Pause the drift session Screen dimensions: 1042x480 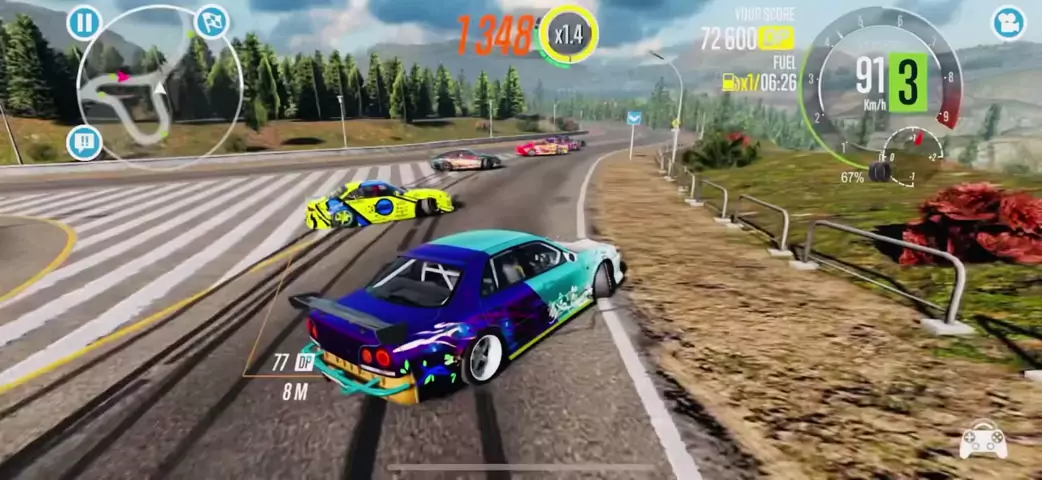pyautogui.click(x=84, y=22)
